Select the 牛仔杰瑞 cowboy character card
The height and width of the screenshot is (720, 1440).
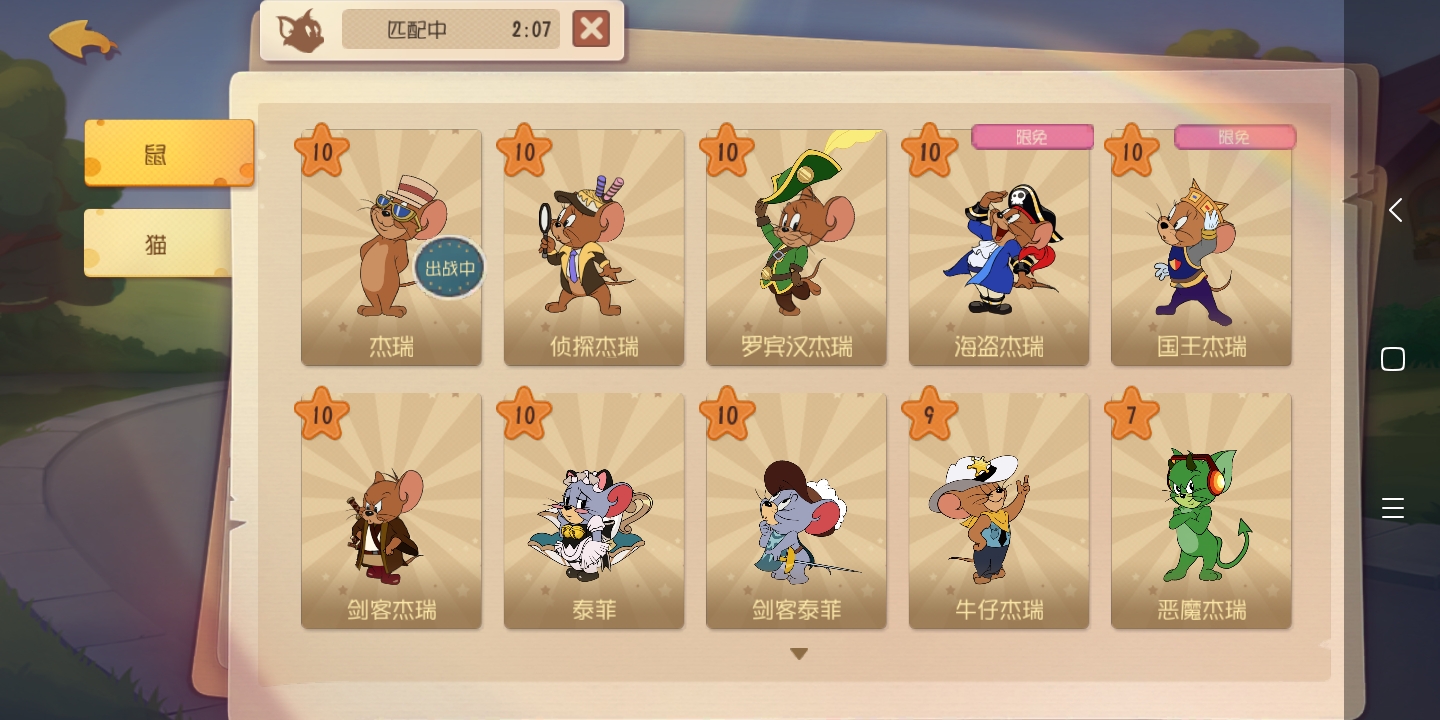pyautogui.click(x=998, y=510)
